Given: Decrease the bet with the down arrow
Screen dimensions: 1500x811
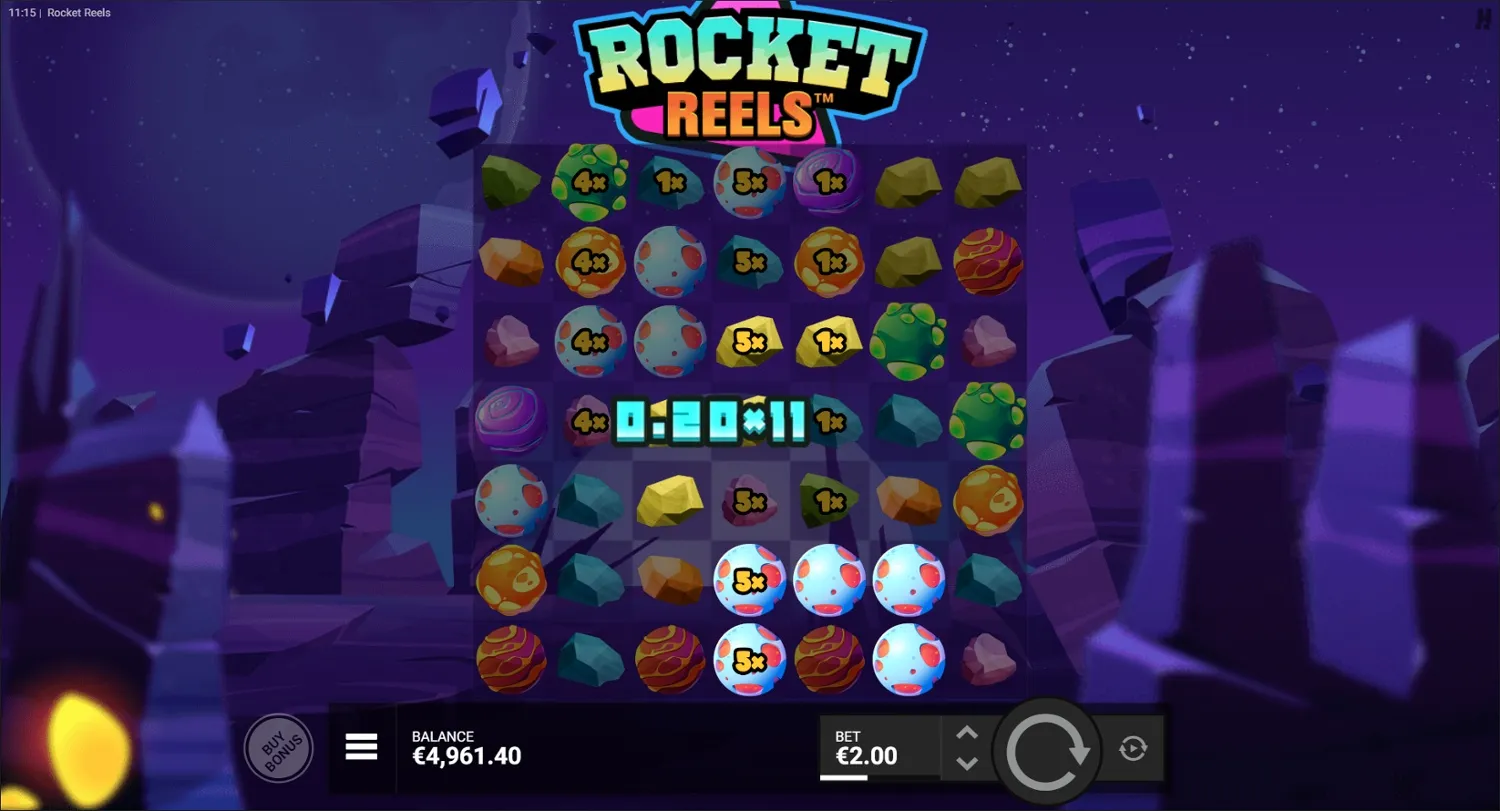Looking at the screenshot, I should pyautogui.click(x=967, y=763).
